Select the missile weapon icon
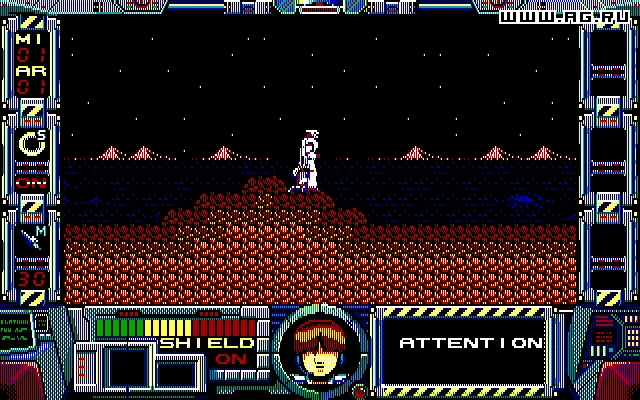 click(x=31, y=240)
